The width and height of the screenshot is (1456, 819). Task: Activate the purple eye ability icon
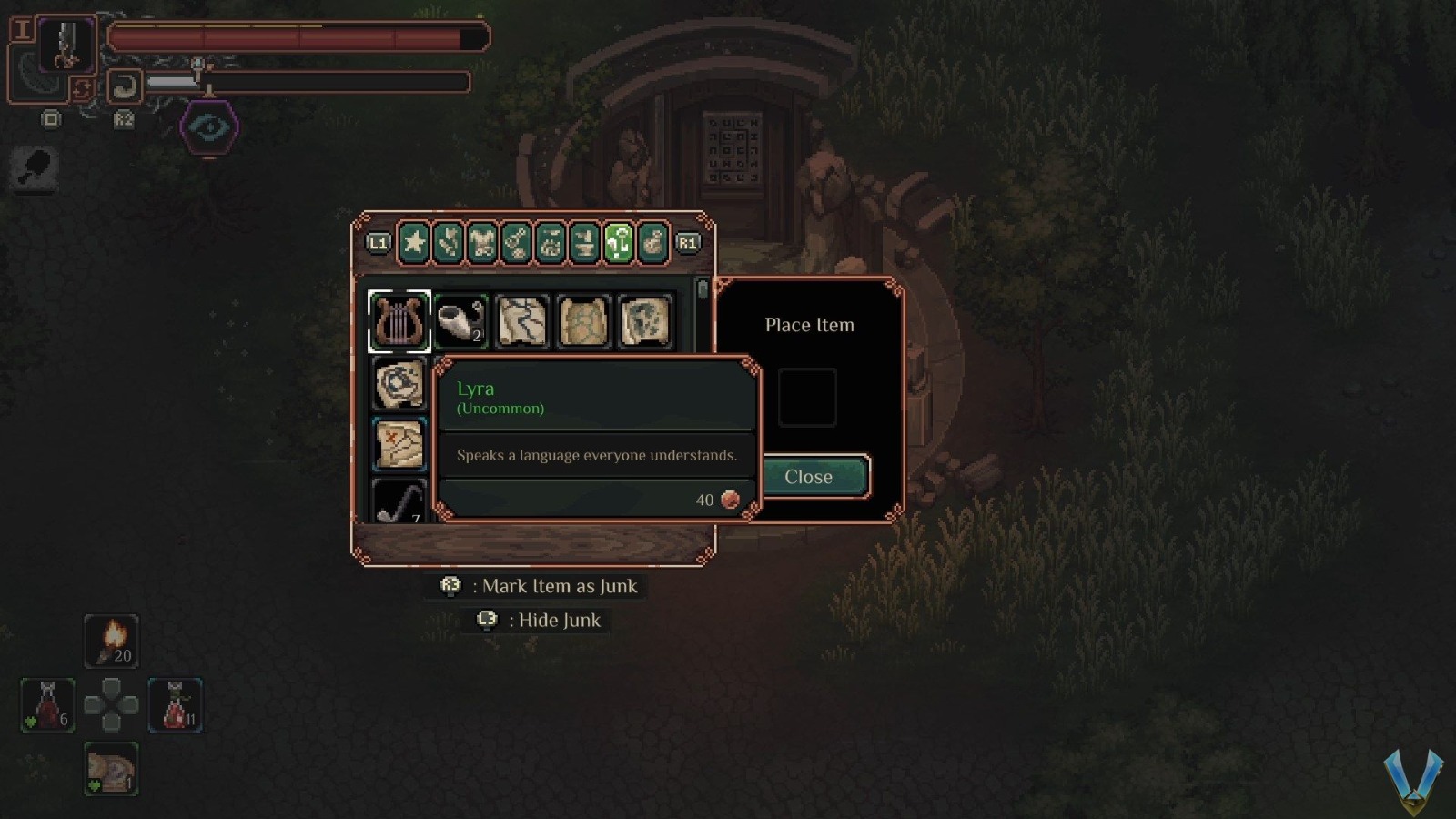[209, 126]
